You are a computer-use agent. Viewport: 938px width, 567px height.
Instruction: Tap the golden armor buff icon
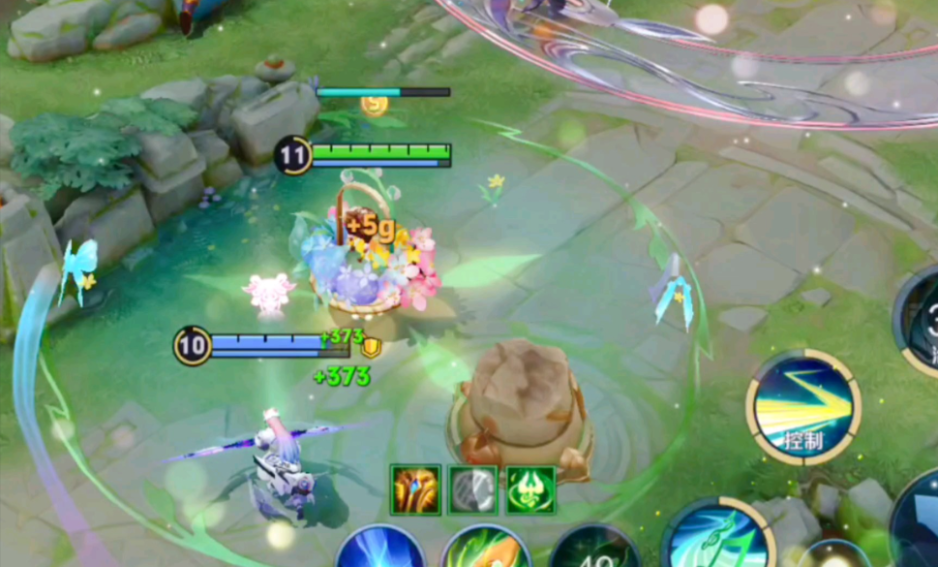pyautogui.click(x=415, y=490)
